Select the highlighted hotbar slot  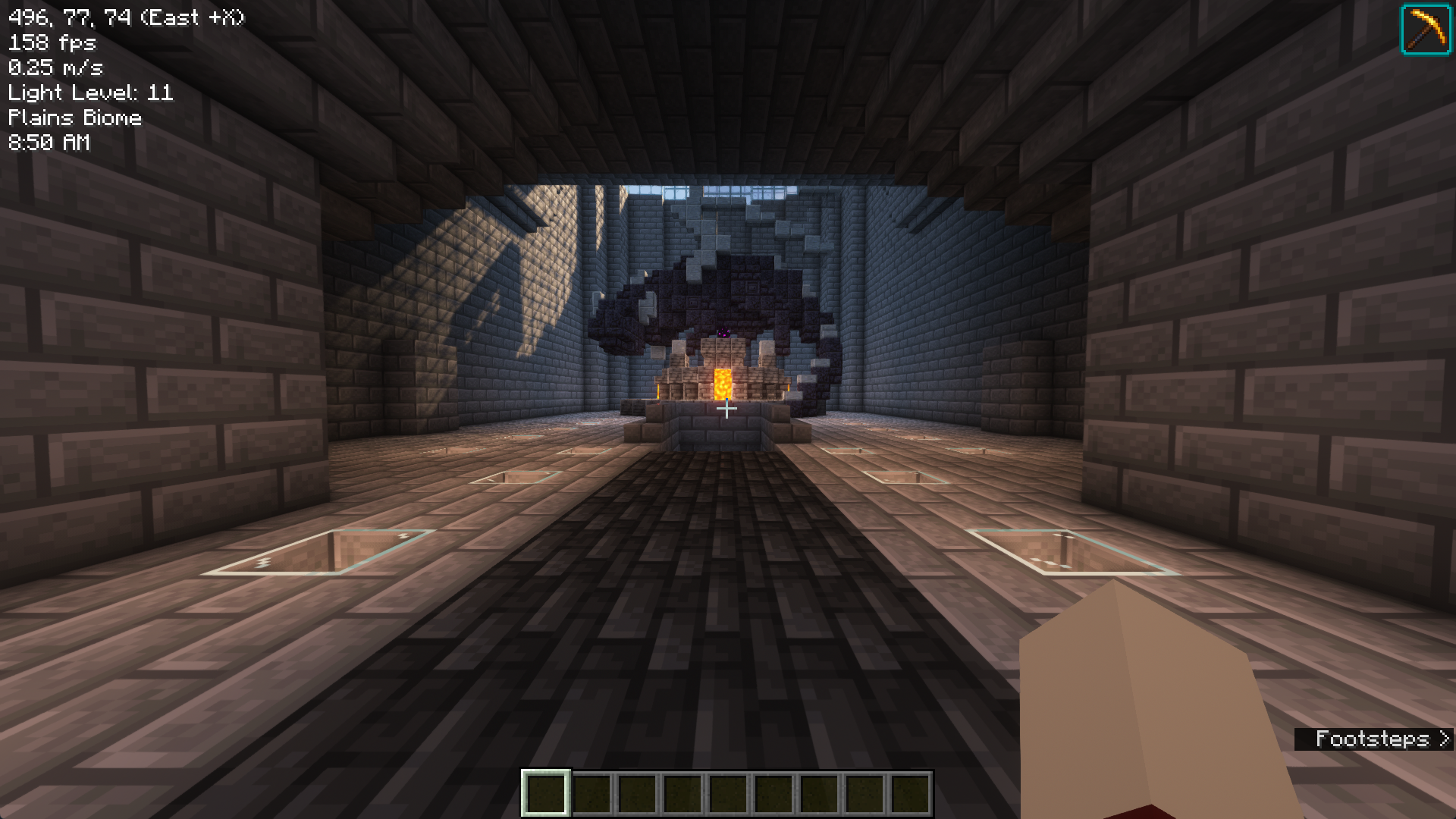pos(545,792)
